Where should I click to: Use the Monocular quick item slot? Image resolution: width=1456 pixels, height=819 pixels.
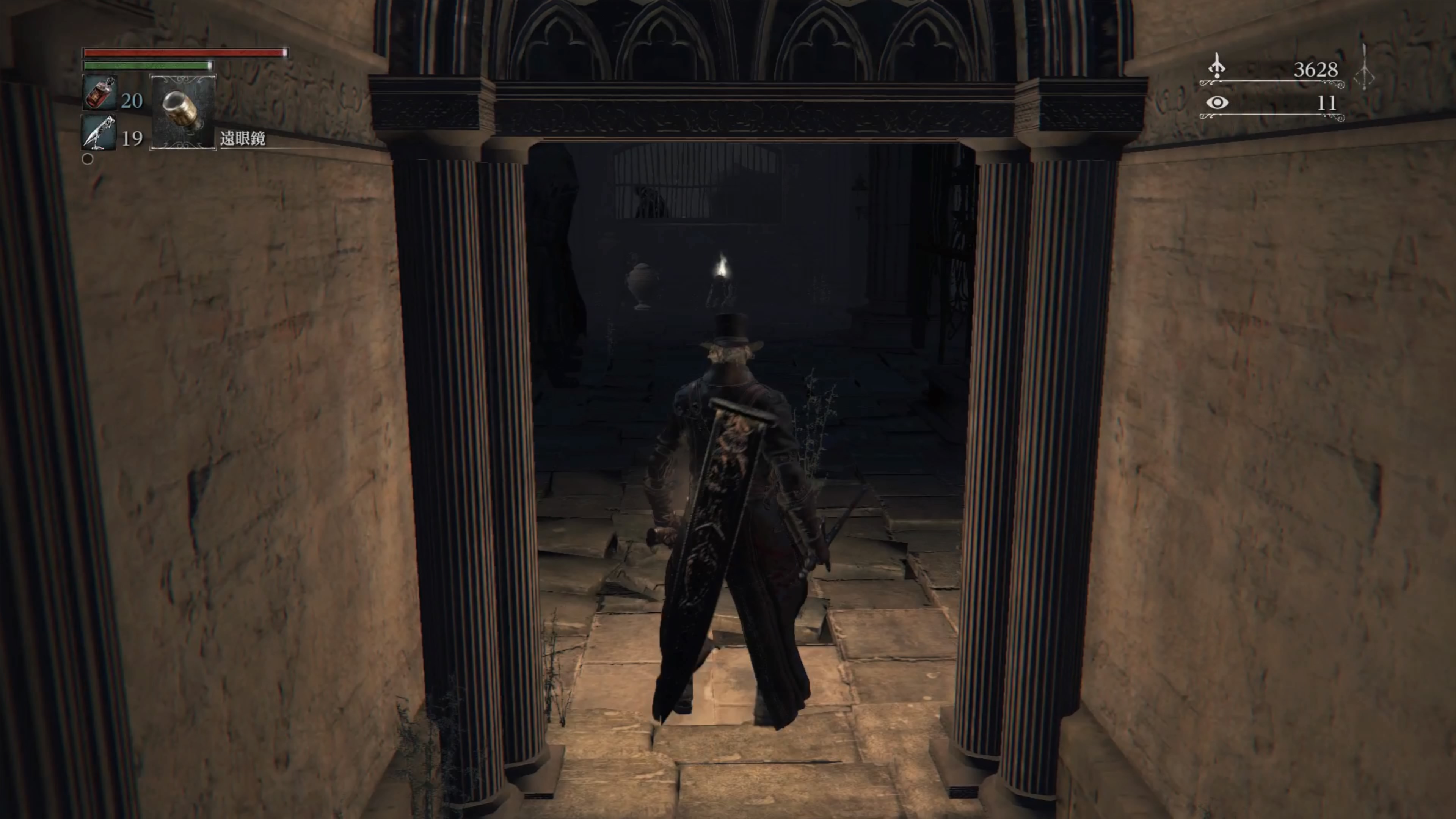(x=182, y=111)
